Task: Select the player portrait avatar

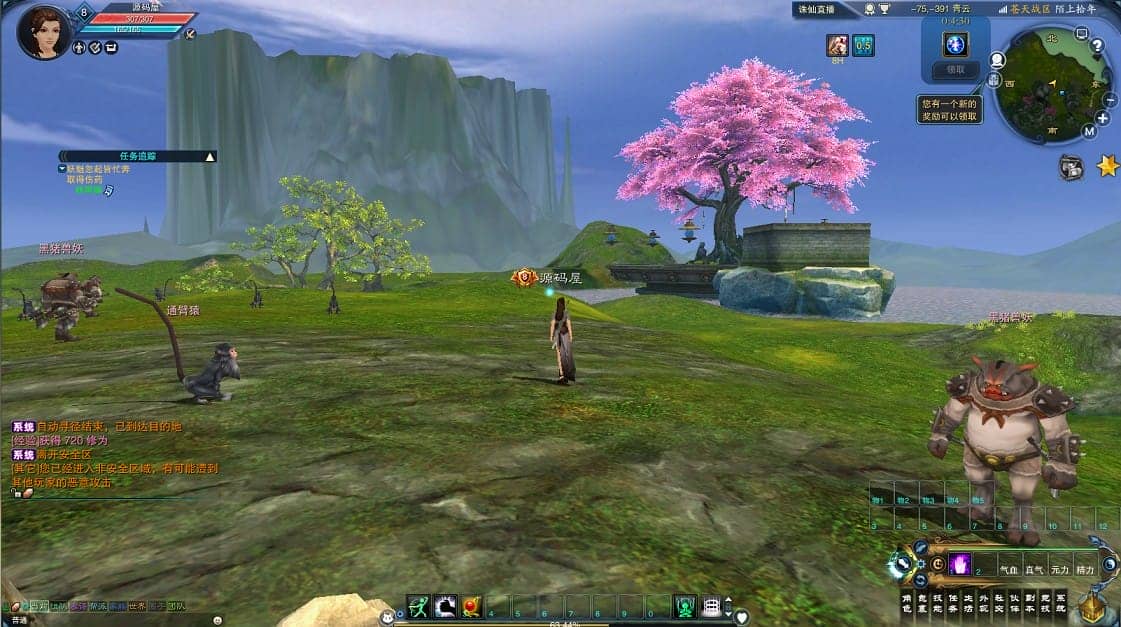Action: (44, 31)
